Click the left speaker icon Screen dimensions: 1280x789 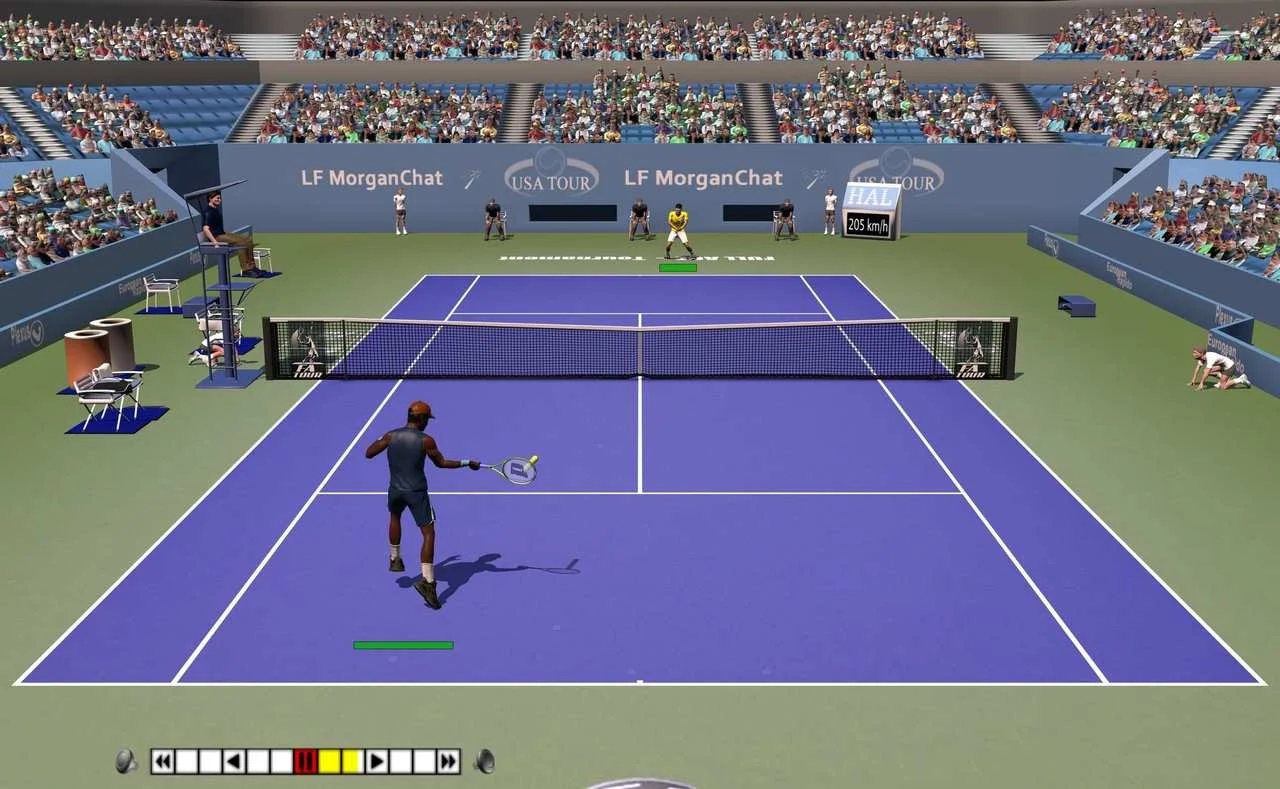[126, 762]
